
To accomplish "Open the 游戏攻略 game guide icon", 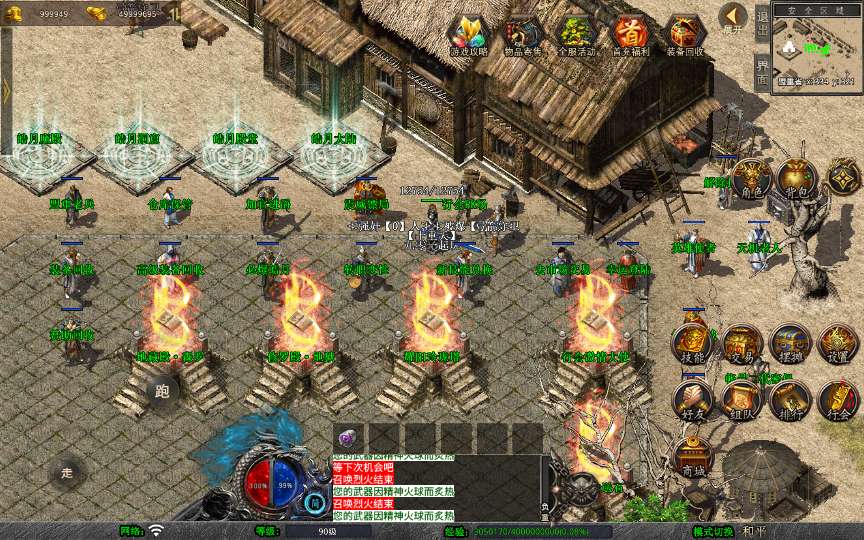I will click(468, 36).
